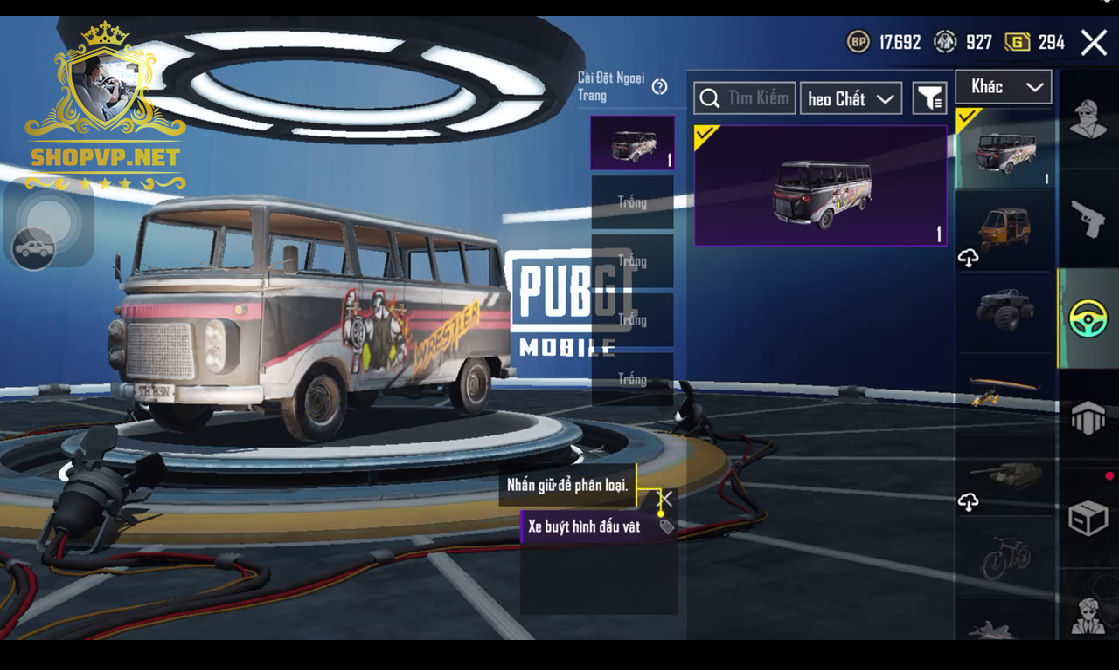Choose the glider vehicle type
Image resolution: width=1119 pixels, height=670 pixels.
pos(1004,392)
